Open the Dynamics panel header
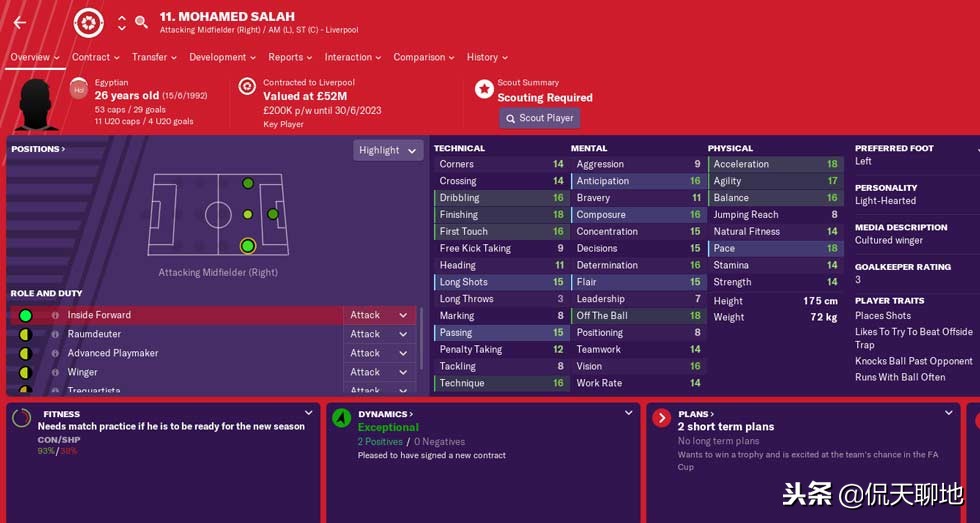The height and width of the screenshot is (523, 980). click(x=386, y=414)
